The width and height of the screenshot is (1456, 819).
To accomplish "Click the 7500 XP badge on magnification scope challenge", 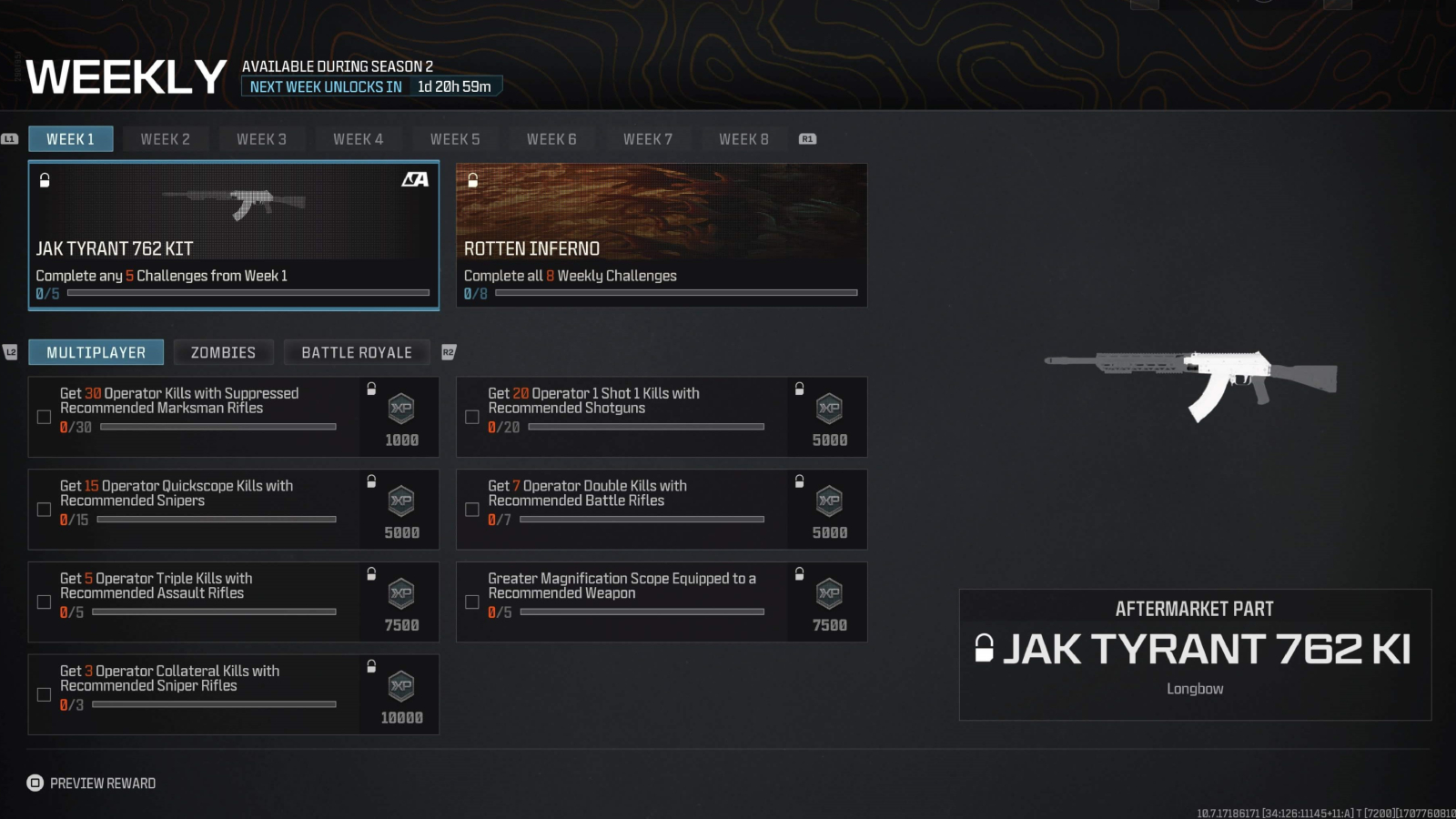I will pyautogui.click(x=829, y=599).
